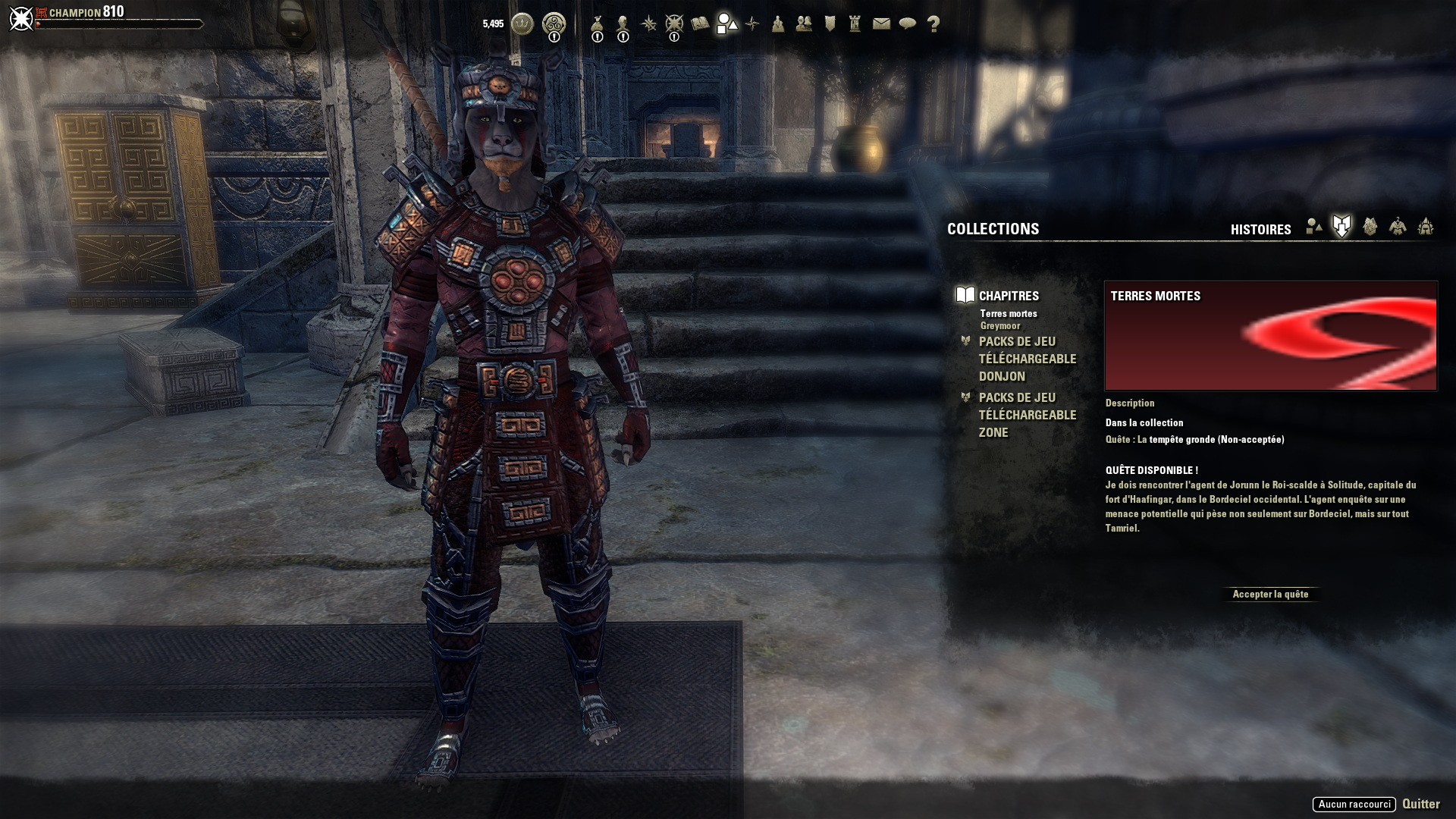The image size is (1456, 819).
Task: Open the Alliance War tower icon
Action: point(855,24)
